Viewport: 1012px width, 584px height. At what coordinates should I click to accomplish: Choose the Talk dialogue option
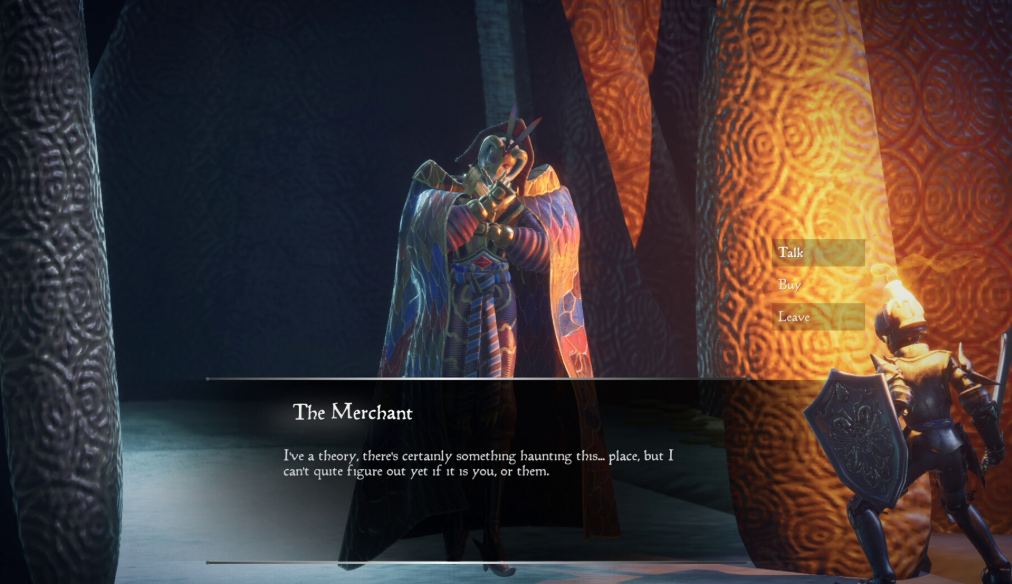817,253
